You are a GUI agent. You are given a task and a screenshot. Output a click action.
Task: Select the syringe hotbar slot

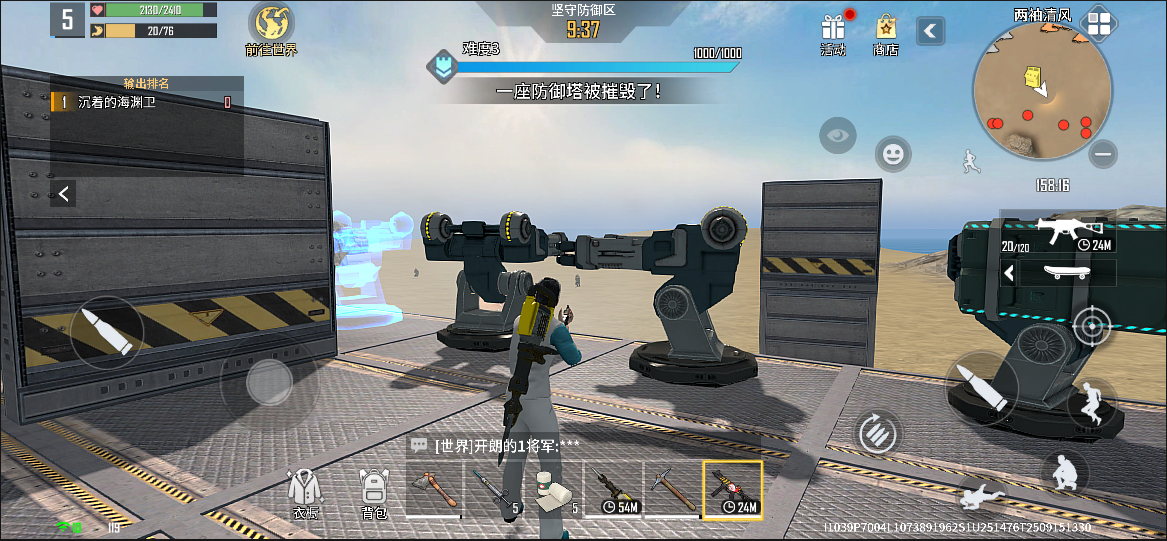coord(494,489)
